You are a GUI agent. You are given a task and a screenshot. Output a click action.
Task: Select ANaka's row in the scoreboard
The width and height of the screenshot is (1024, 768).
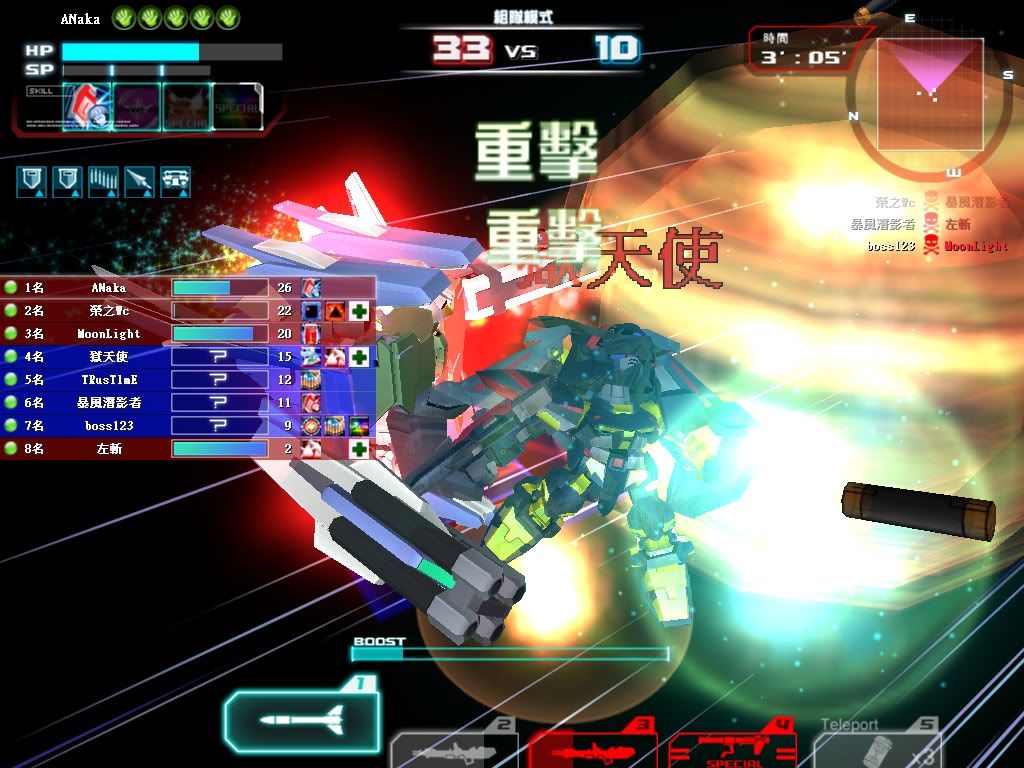150,288
